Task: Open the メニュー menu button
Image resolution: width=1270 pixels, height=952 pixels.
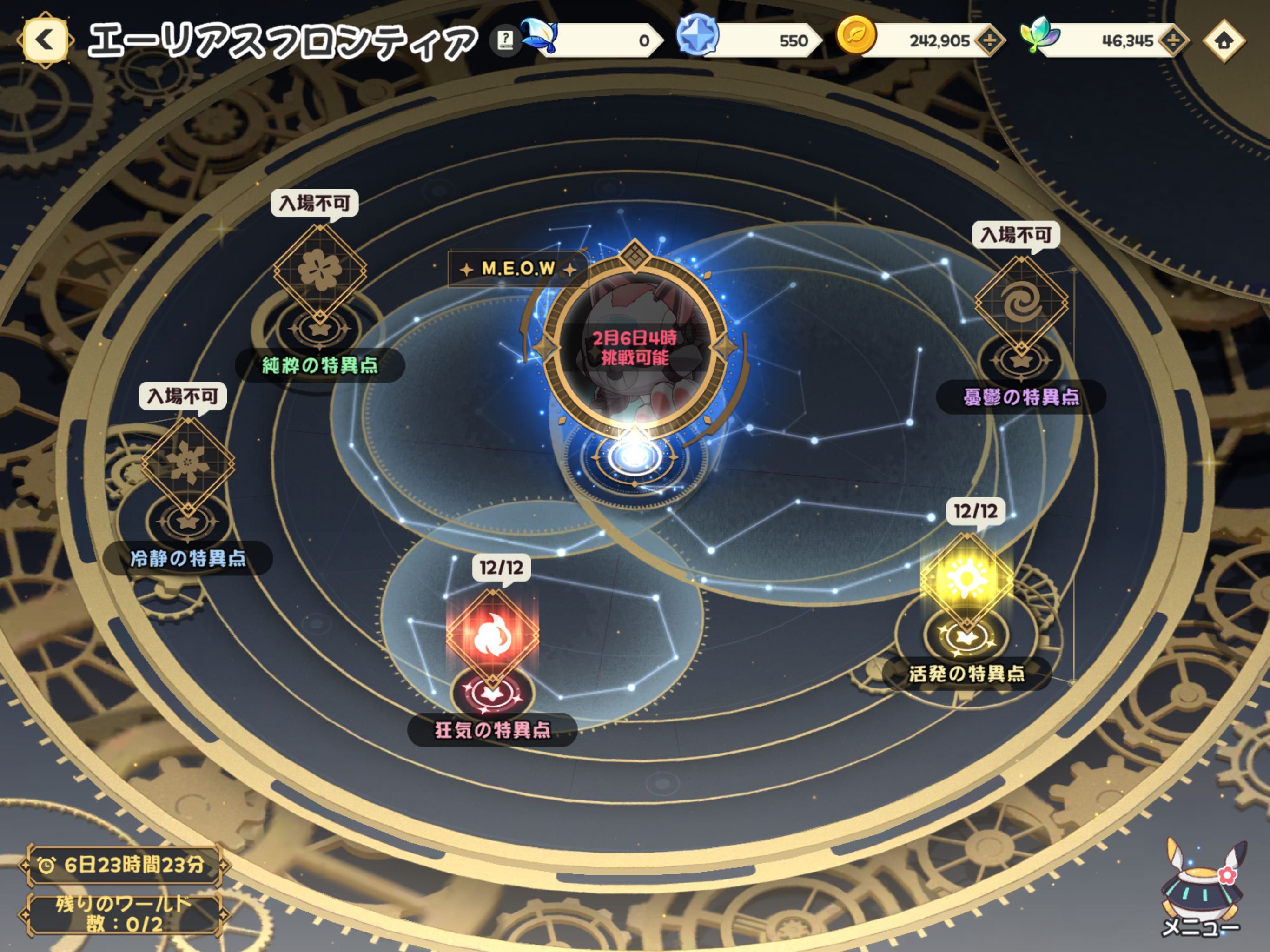Action: [1201, 887]
